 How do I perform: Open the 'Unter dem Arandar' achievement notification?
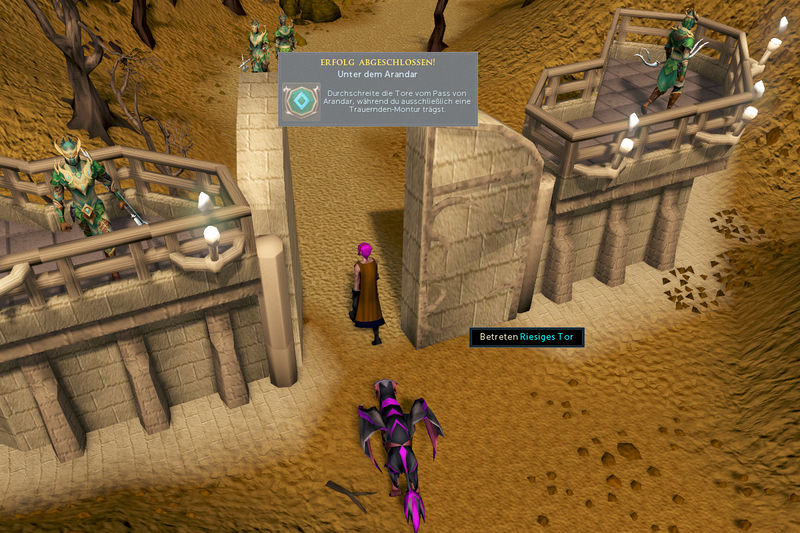click(377, 89)
